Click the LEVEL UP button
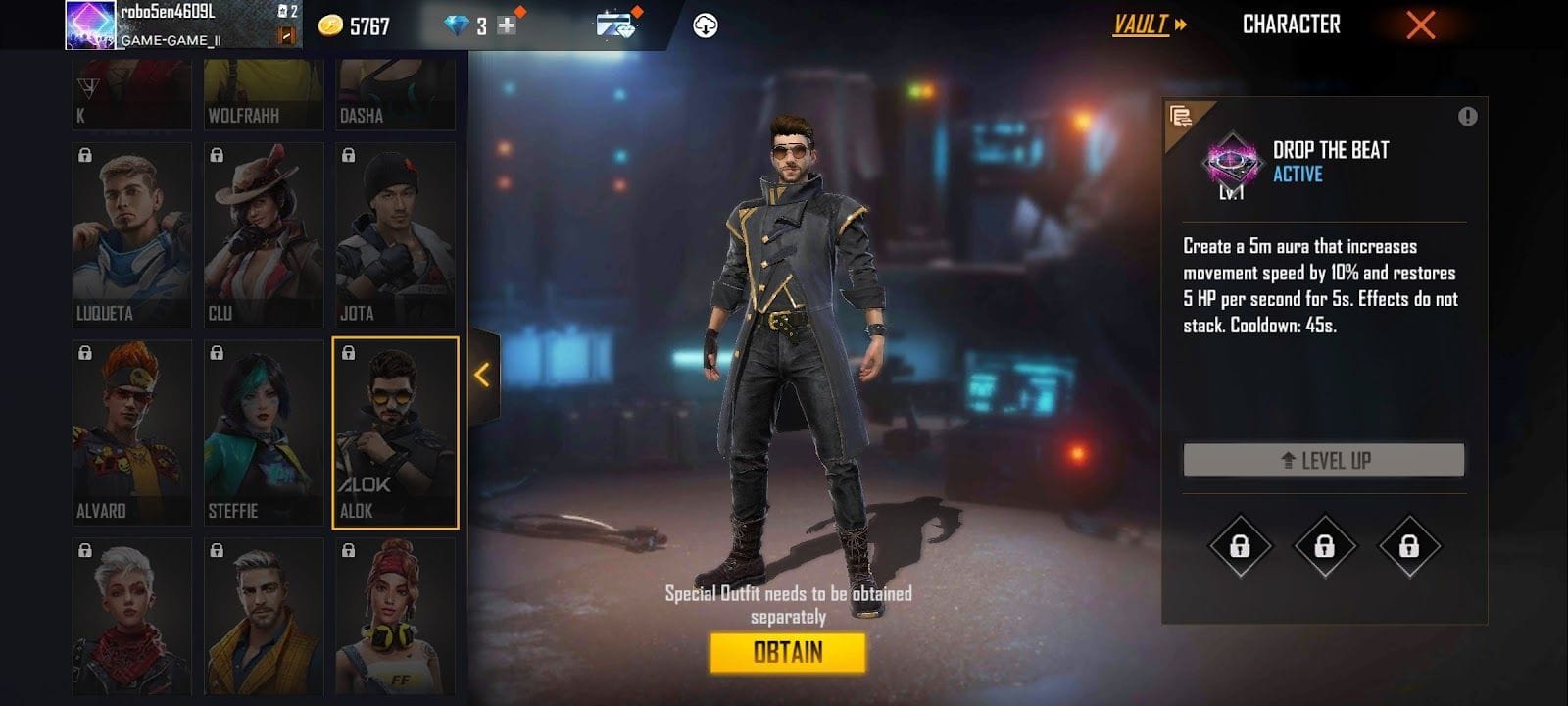This screenshot has width=1568, height=706. click(1321, 459)
